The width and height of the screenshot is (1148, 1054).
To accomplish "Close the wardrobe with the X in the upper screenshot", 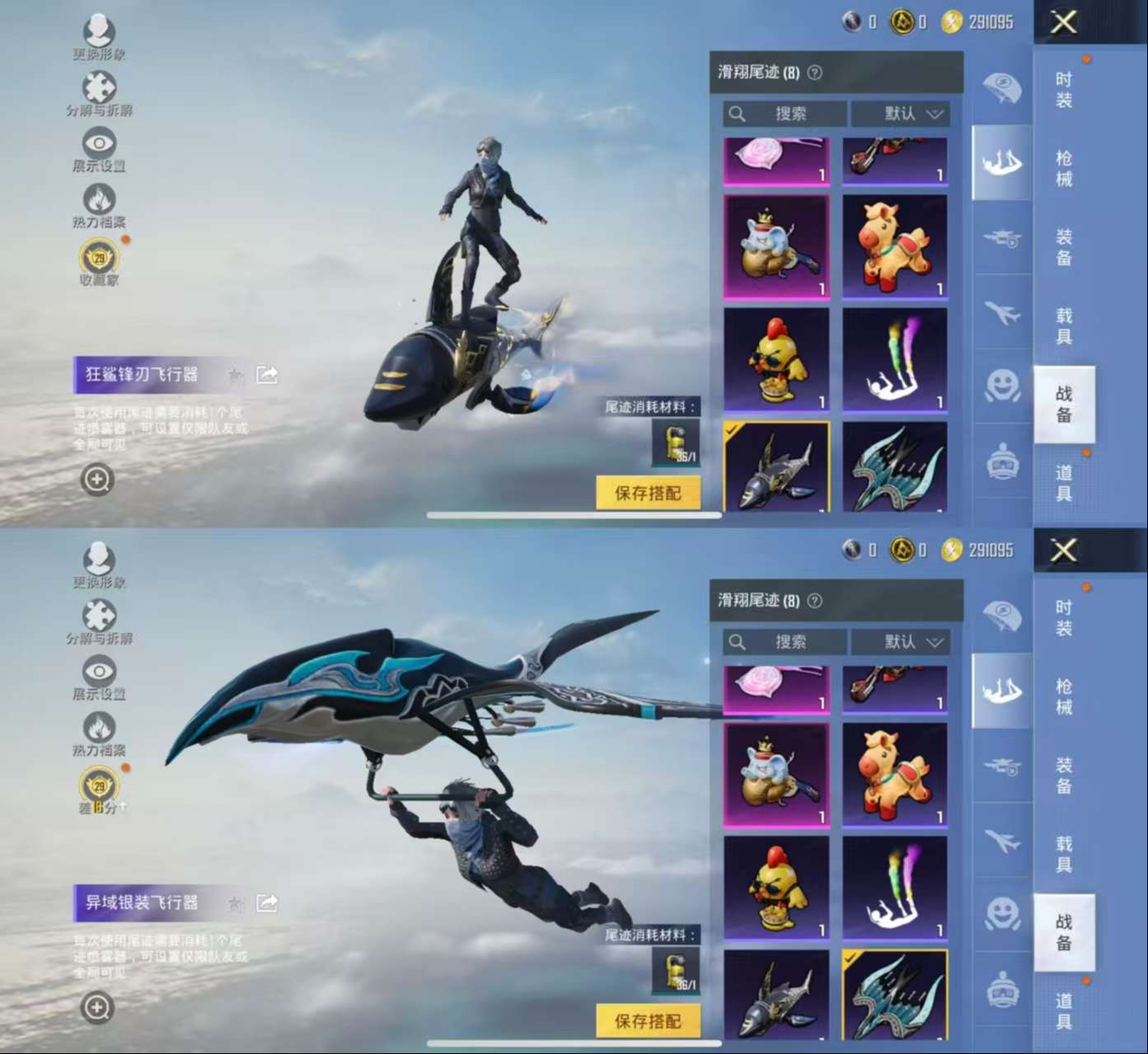I will (x=1063, y=22).
